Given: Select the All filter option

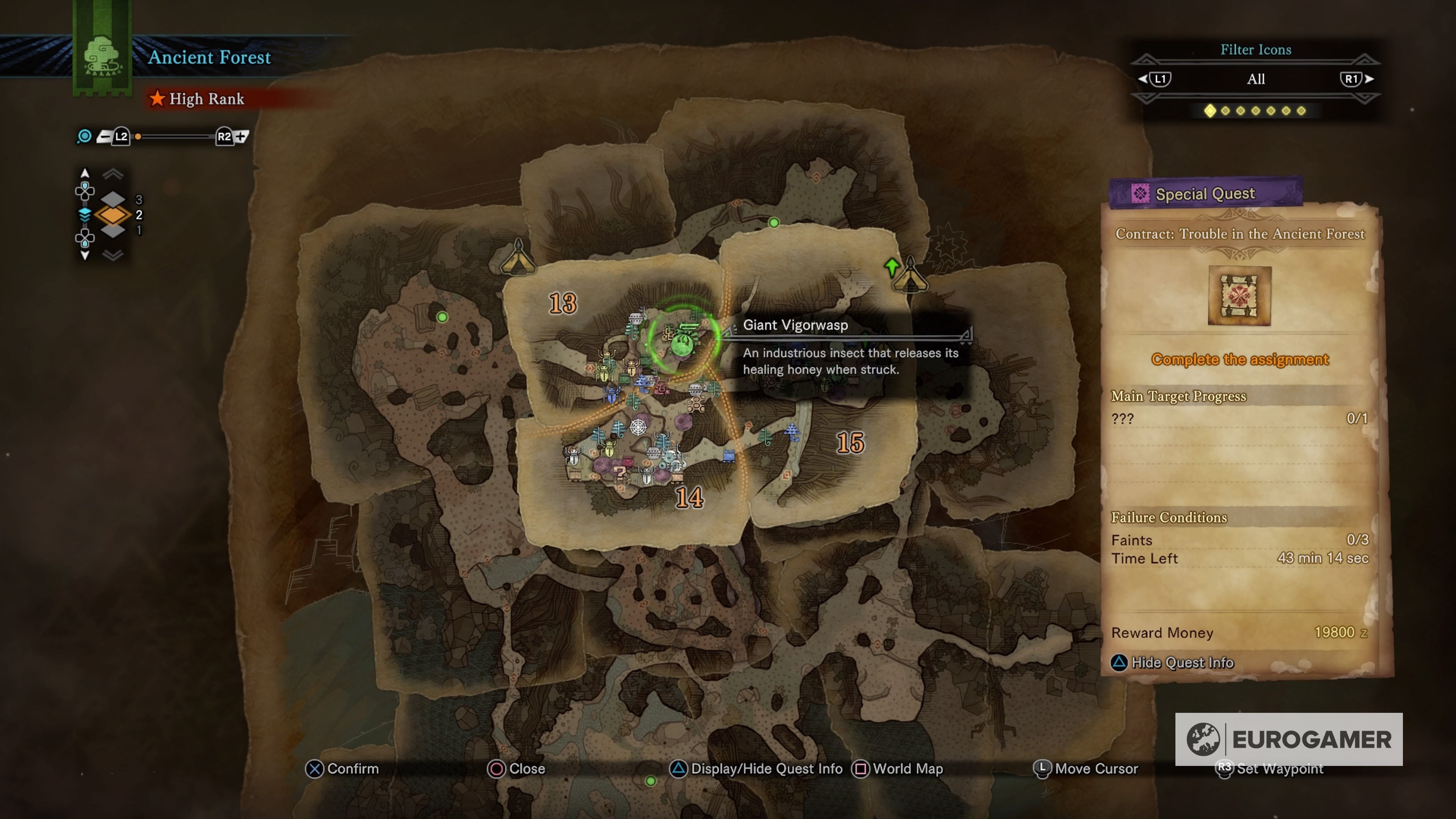Looking at the screenshot, I should pyautogui.click(x=1256, y=79).
